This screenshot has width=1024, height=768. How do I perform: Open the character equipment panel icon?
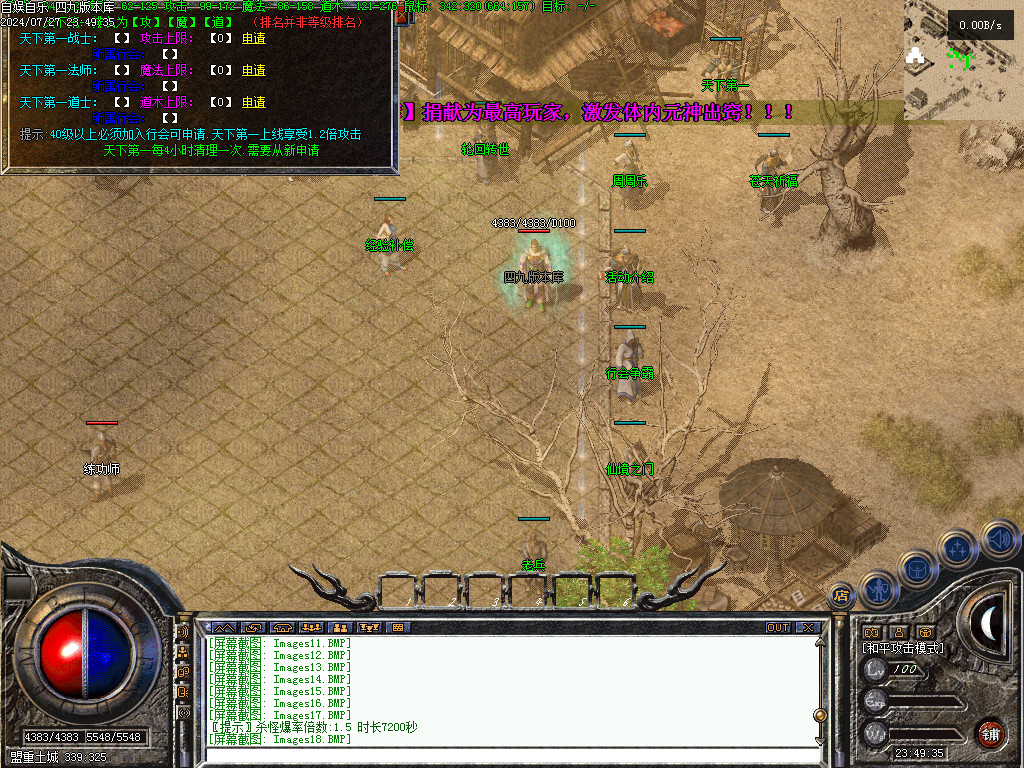pyautogui.click(x=880, y=589)
